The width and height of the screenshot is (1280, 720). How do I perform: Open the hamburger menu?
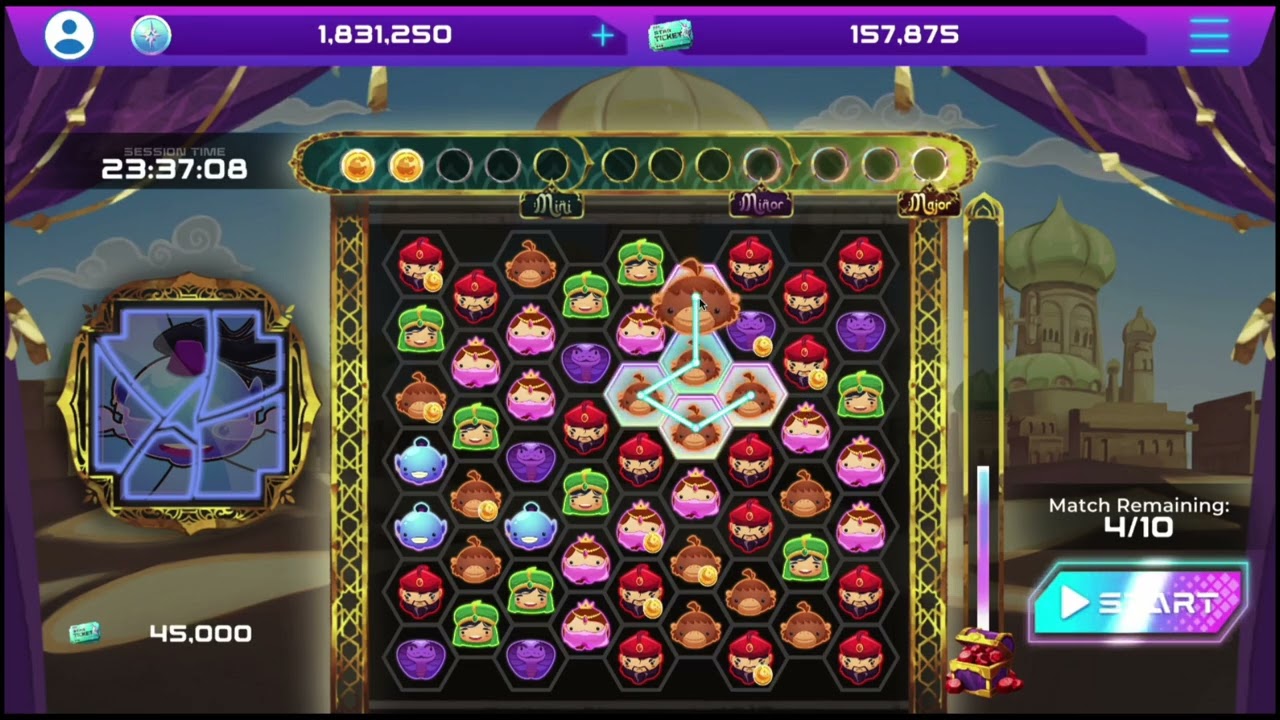[x=1209, y=36]
